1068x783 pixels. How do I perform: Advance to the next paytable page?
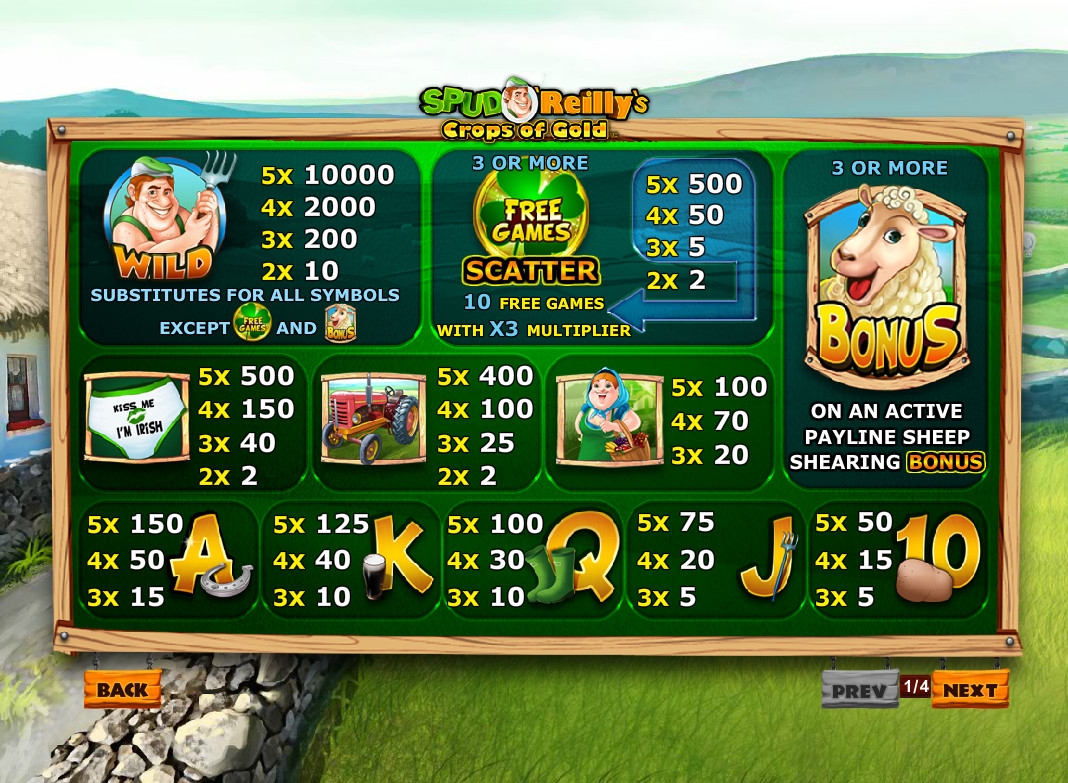970,690
